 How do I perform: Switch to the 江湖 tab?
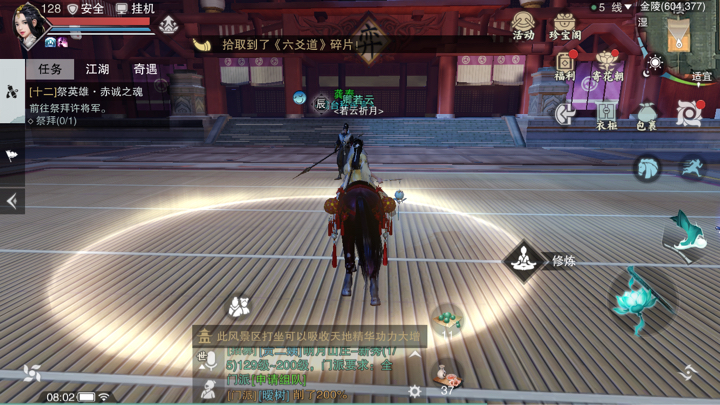tap(97, 69)
